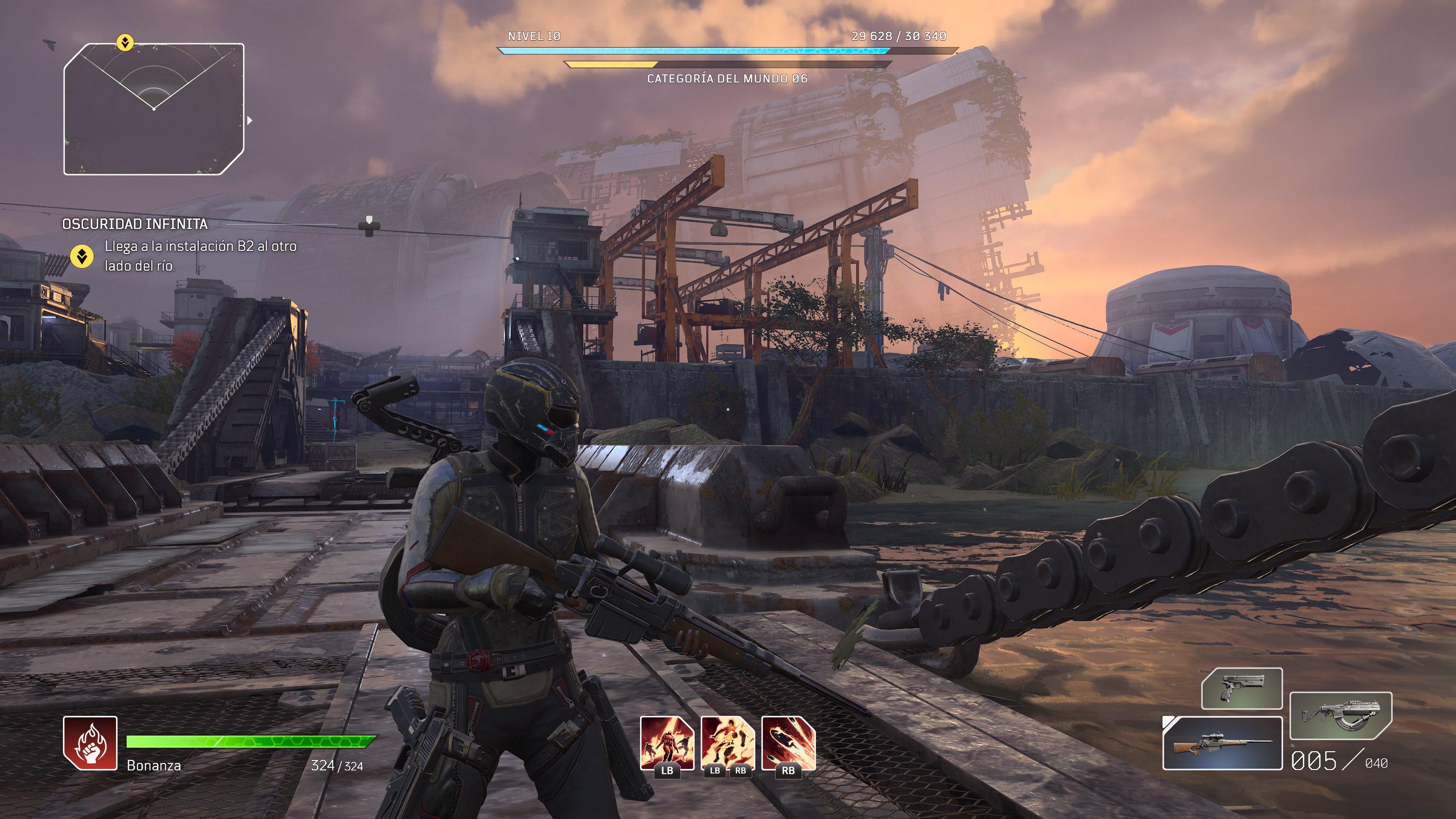Equip the drum-magazine rifle slot

tap(1341, 715)
